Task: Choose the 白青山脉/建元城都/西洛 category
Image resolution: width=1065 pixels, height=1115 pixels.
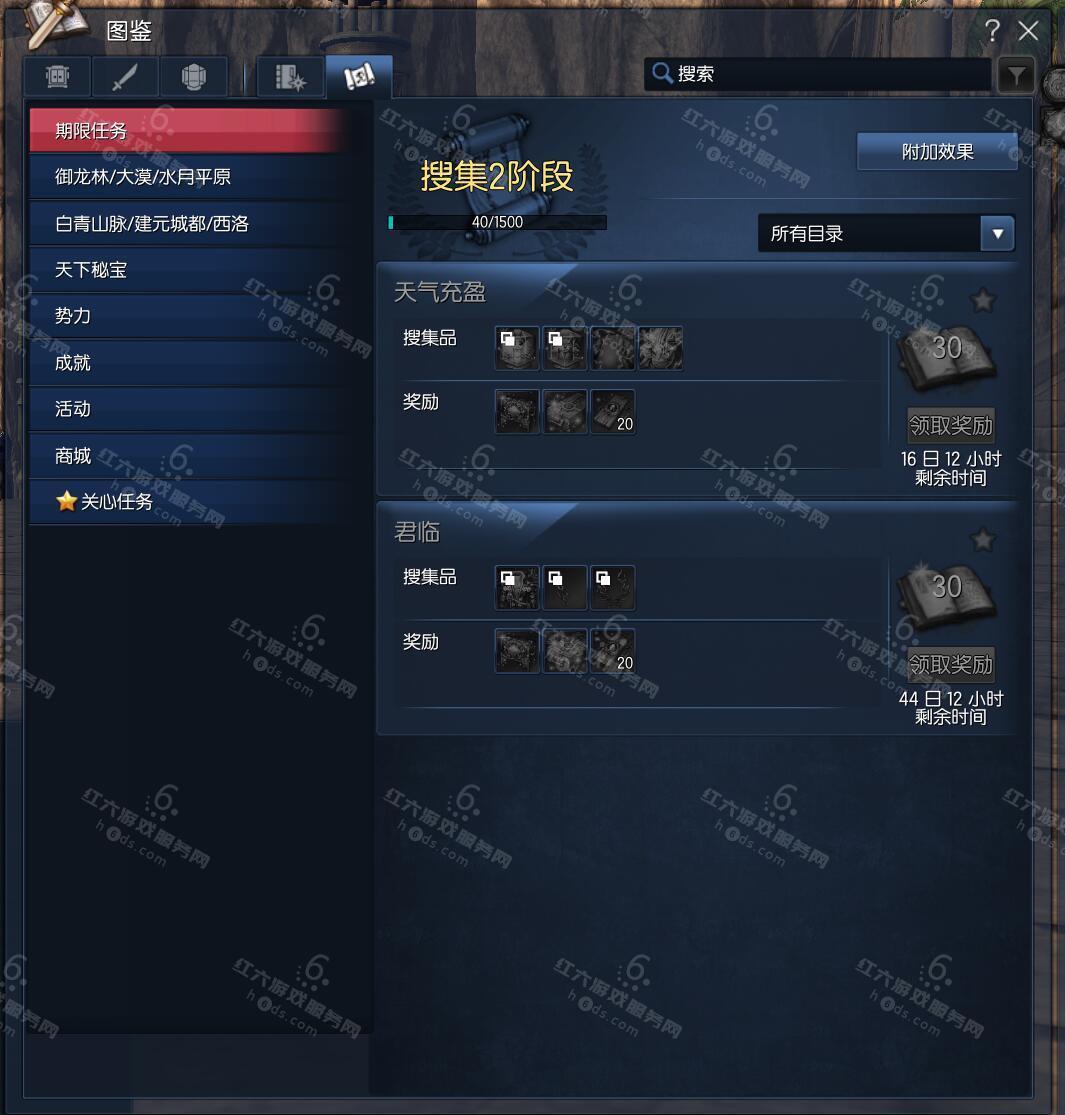Action: tap(190, 224)
